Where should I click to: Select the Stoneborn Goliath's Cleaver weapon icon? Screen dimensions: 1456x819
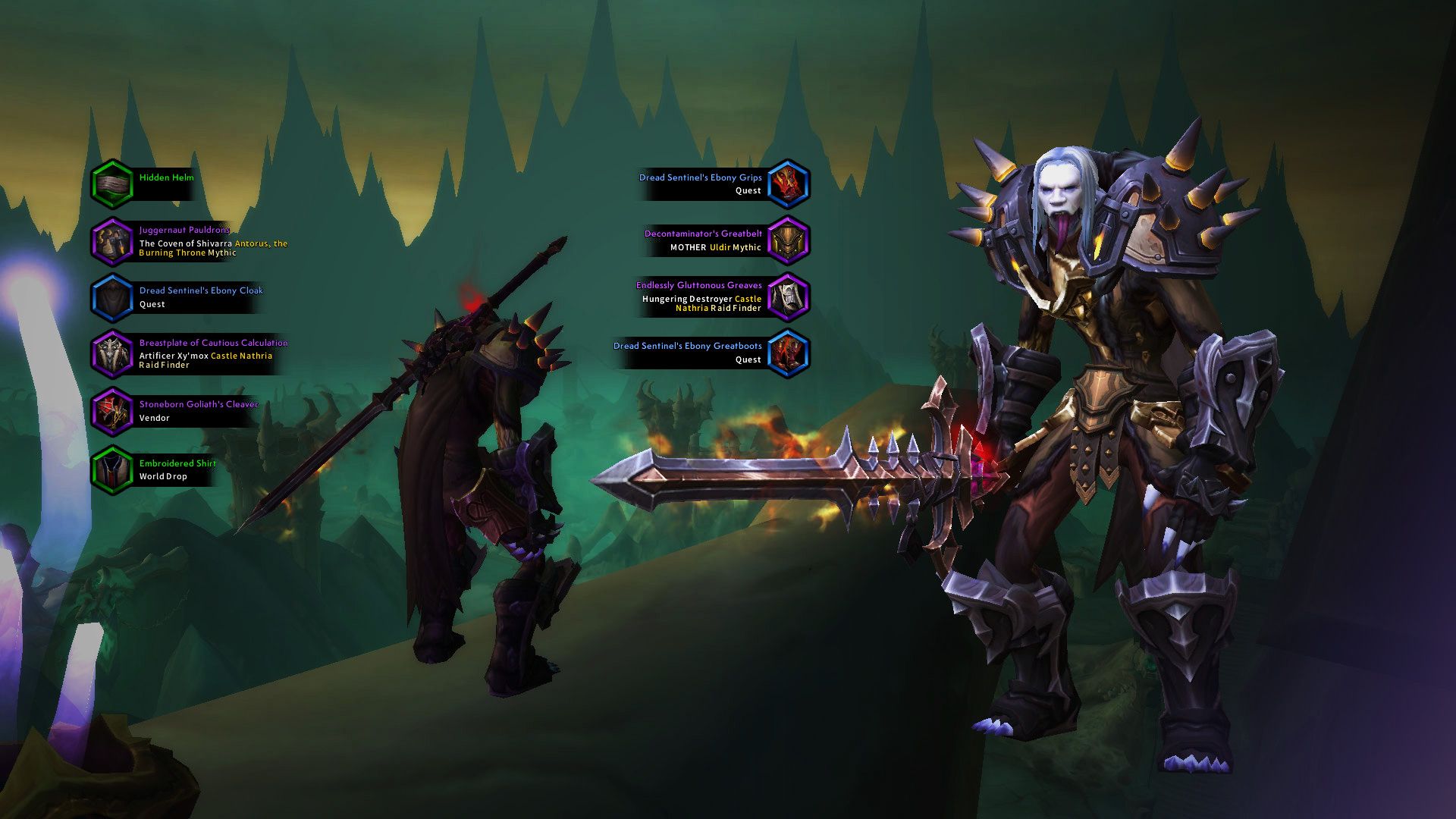pos(115,410)
